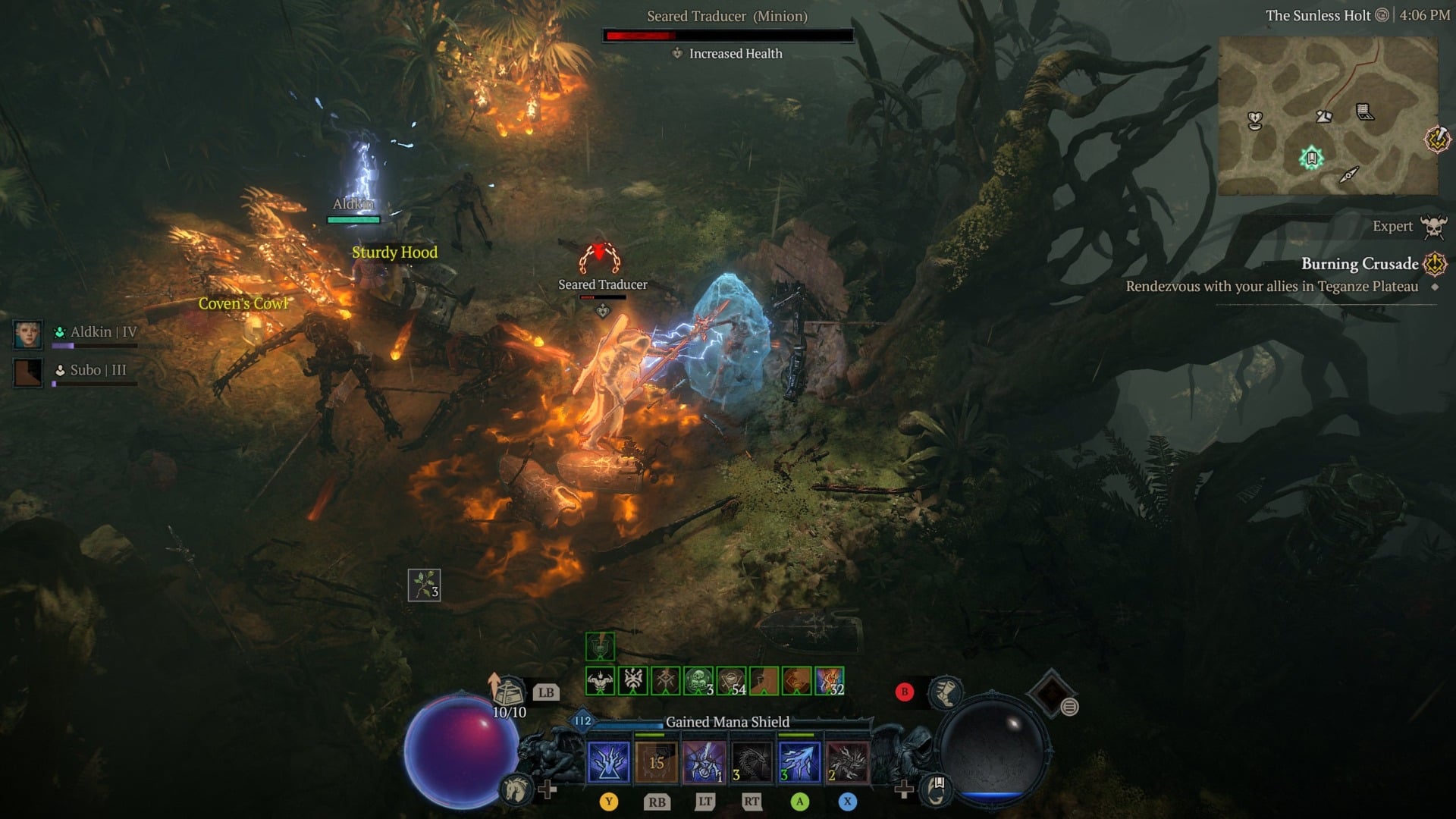Click the lightning arrow skill bound to A
This screenshot has height=819, width=1456.
click(x=799, y=761)
